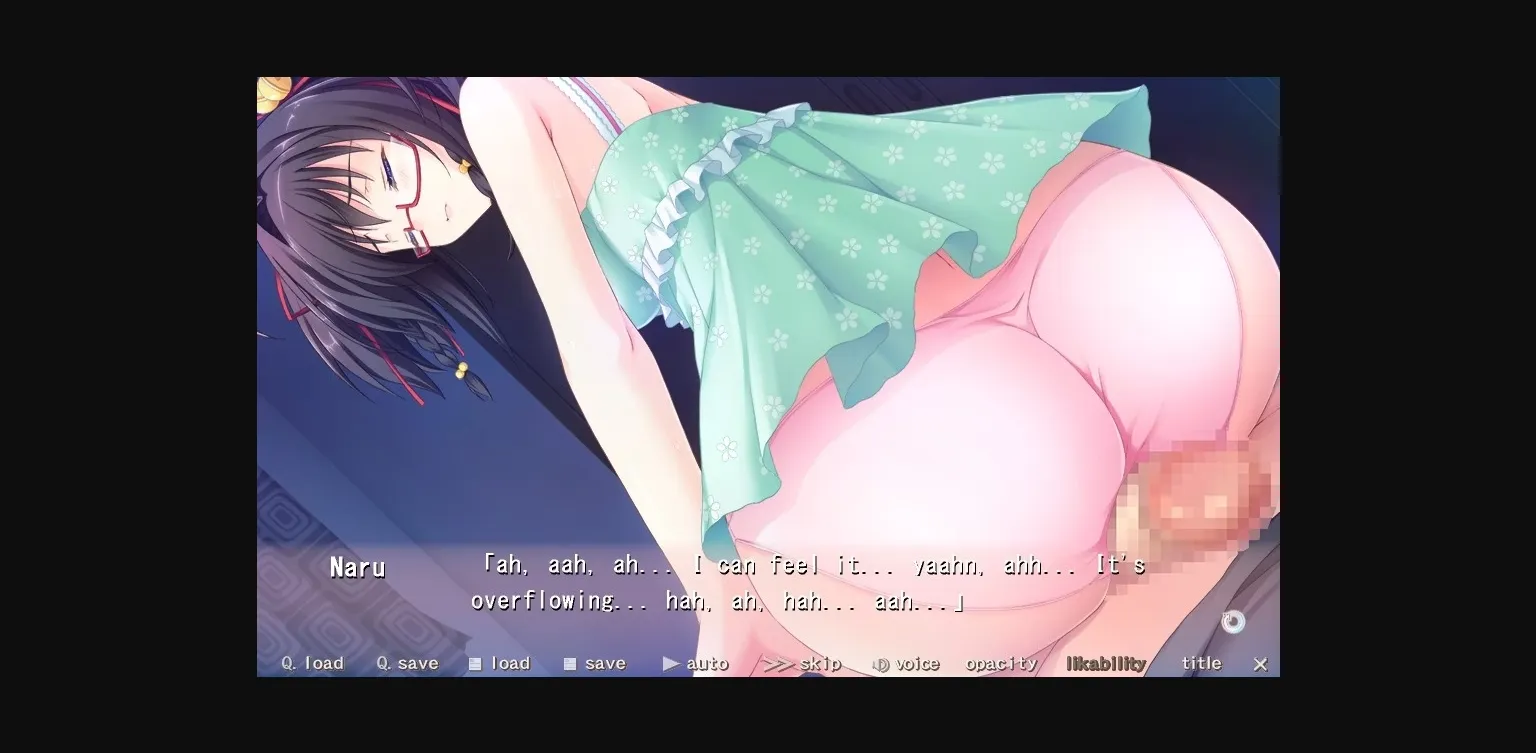
Task: Click the circular auto indicator near dialogue
Action: coord(1233,622)
